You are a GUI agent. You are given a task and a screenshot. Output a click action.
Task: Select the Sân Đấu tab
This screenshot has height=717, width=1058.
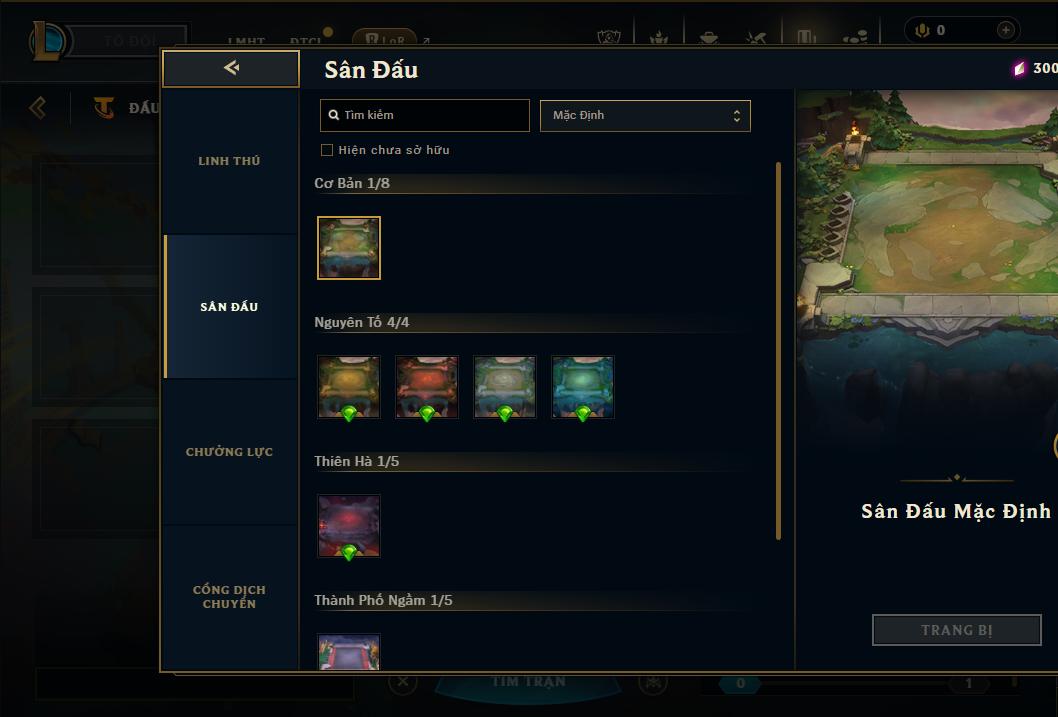[229, 307]
